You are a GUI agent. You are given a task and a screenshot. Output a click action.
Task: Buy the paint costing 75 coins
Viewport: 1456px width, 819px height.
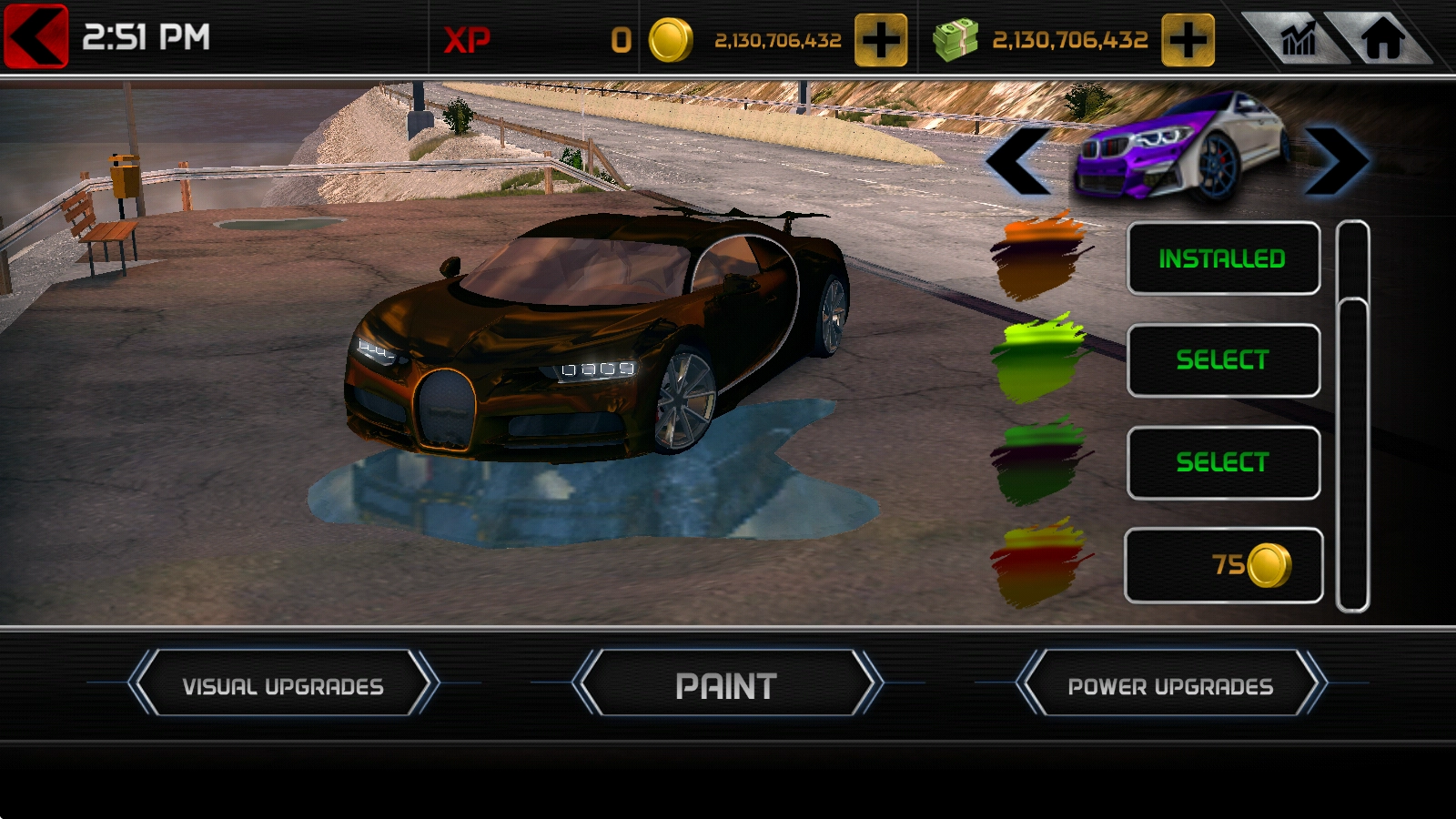1223,565
